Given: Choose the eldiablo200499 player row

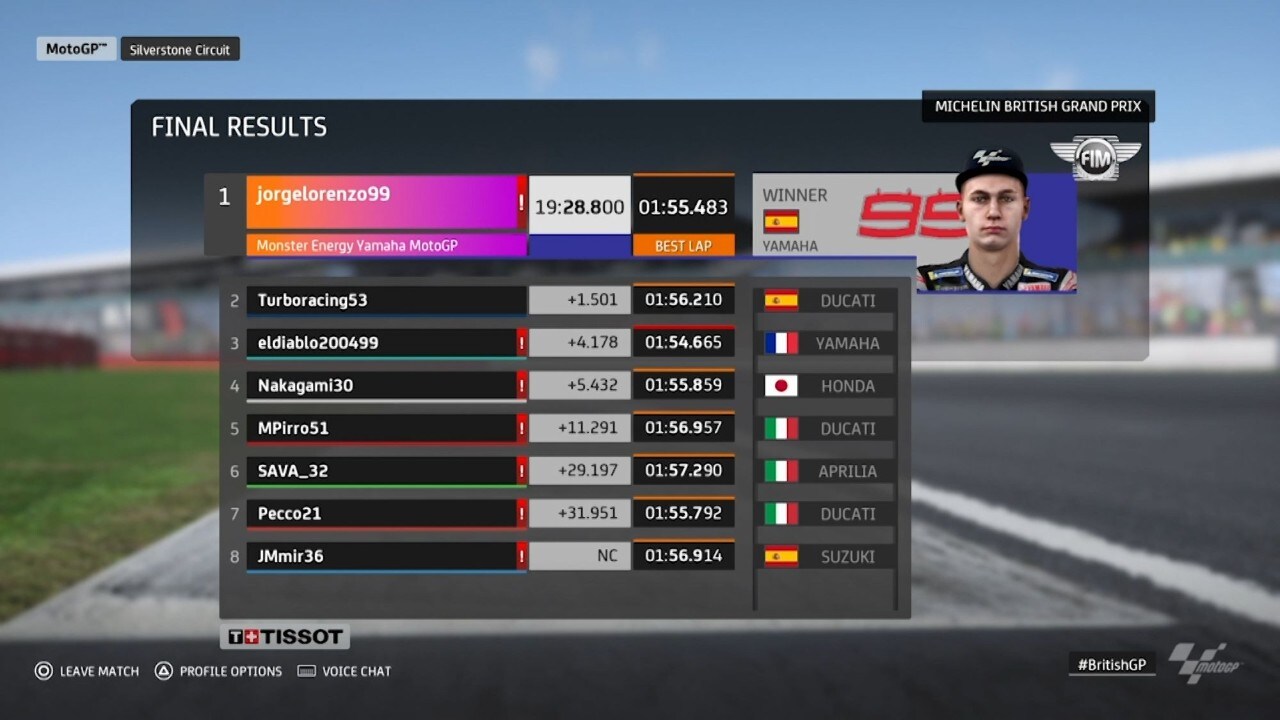Looking at the screenshot, I should point(385,343).
